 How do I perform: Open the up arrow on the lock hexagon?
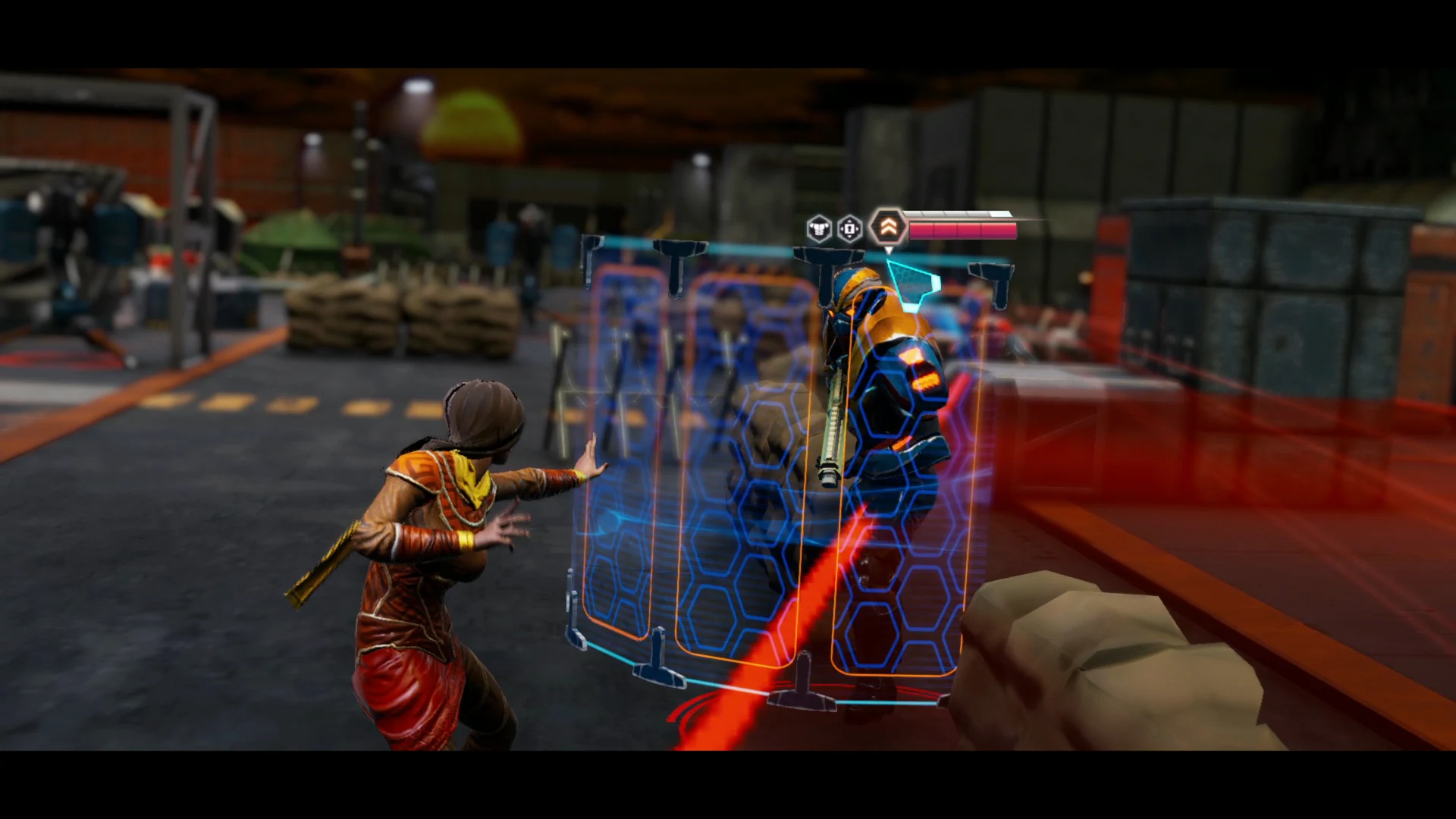click(849, 220)
